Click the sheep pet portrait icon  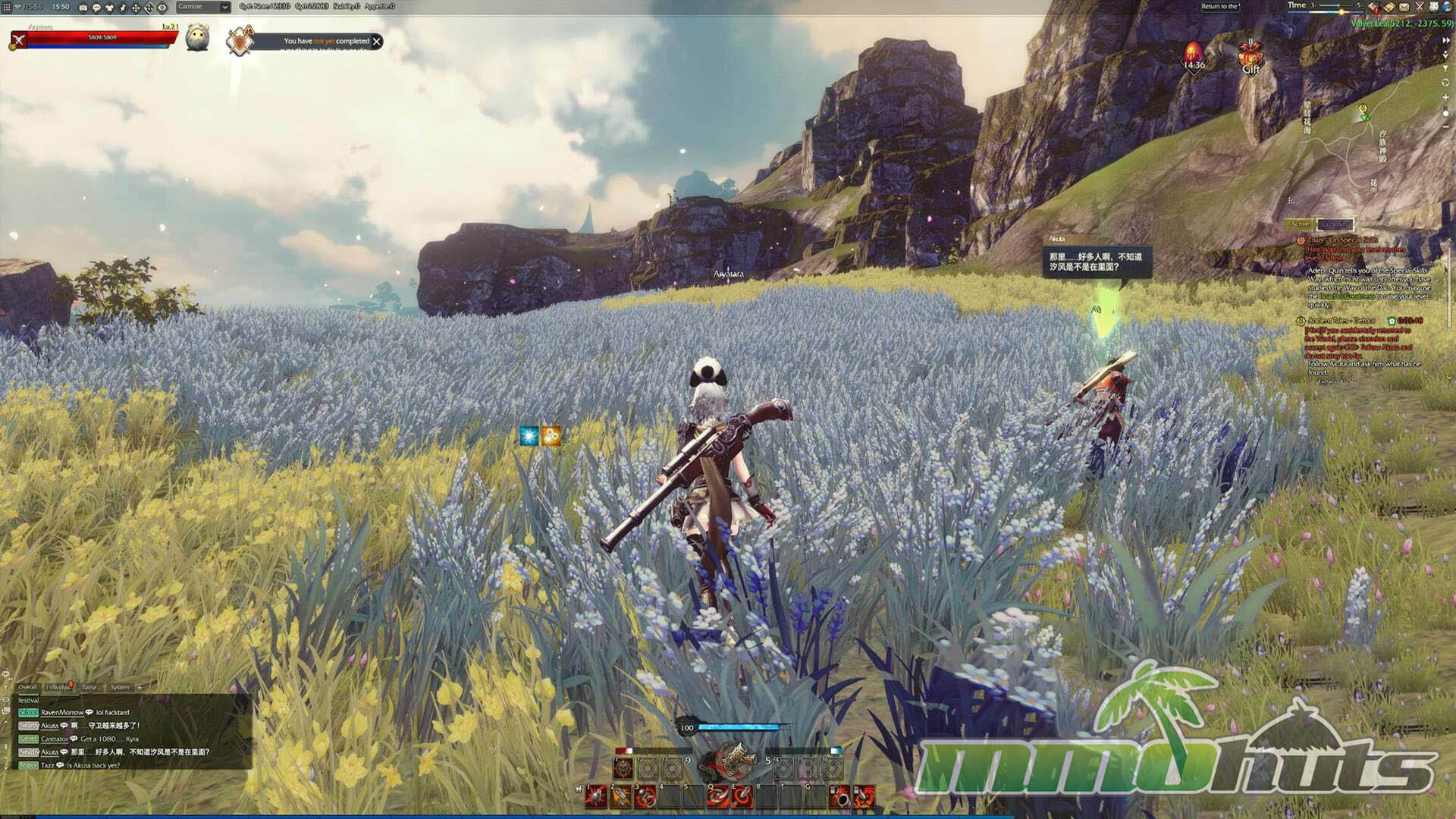click(x=197, y=37)
